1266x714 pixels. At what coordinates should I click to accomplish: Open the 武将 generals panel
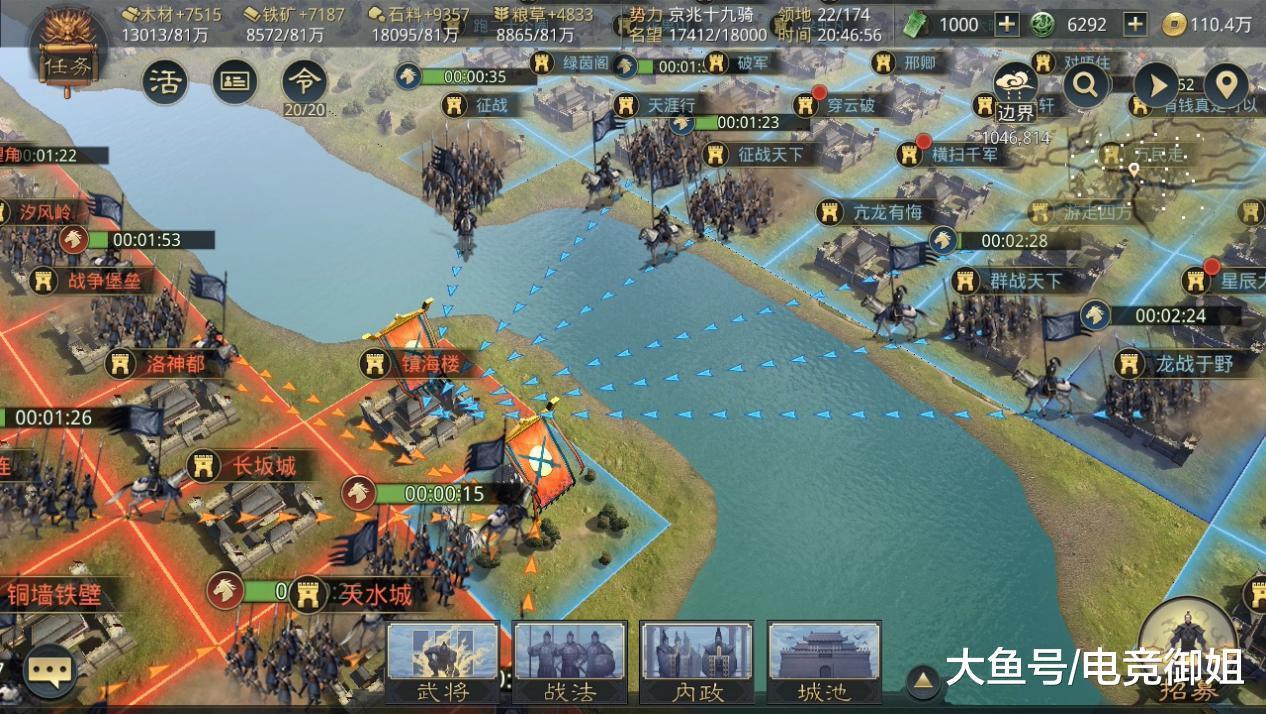[442, 661]
